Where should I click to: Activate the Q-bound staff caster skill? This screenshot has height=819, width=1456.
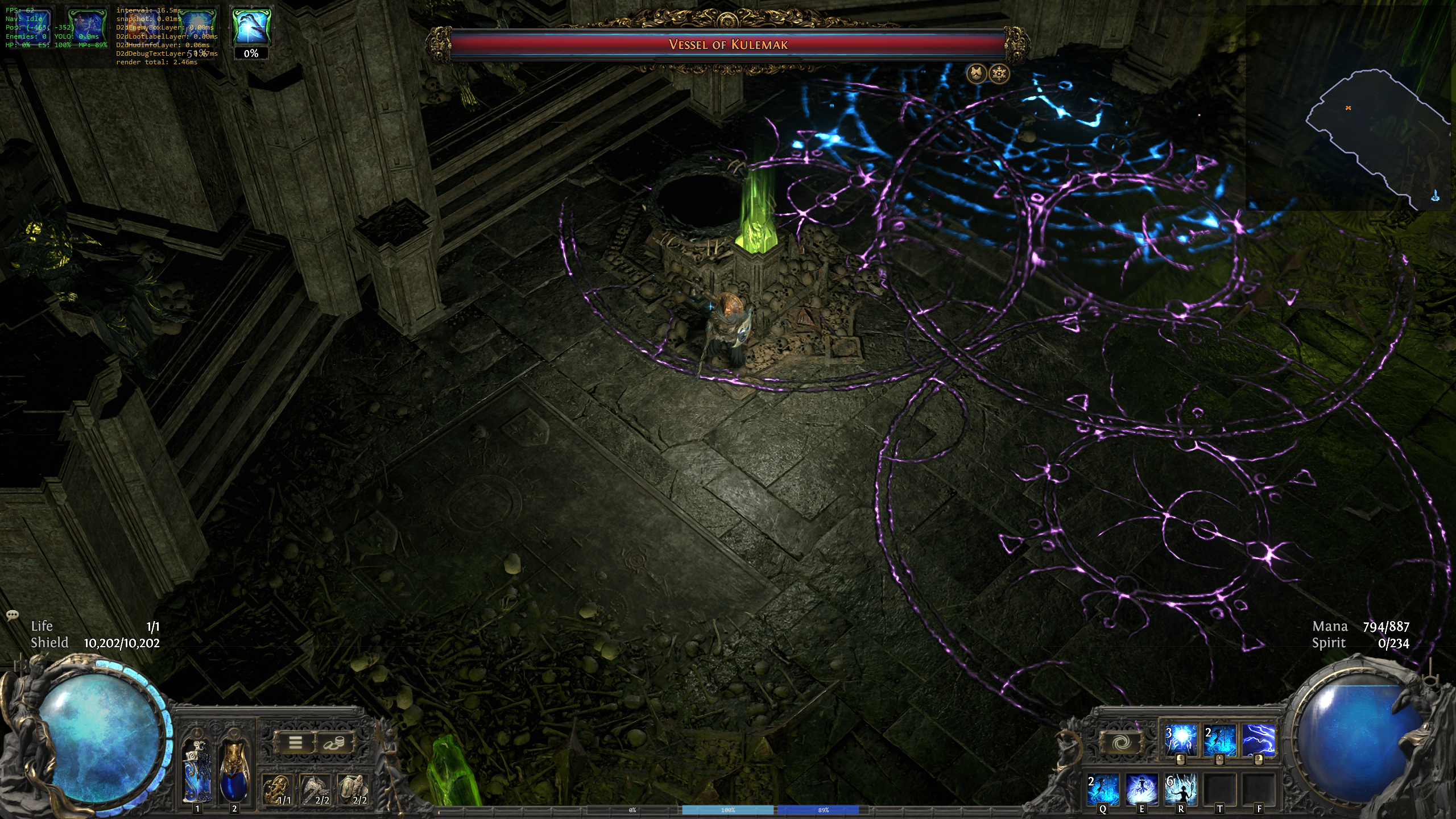pyautogui.click(x=1103, y=789)
